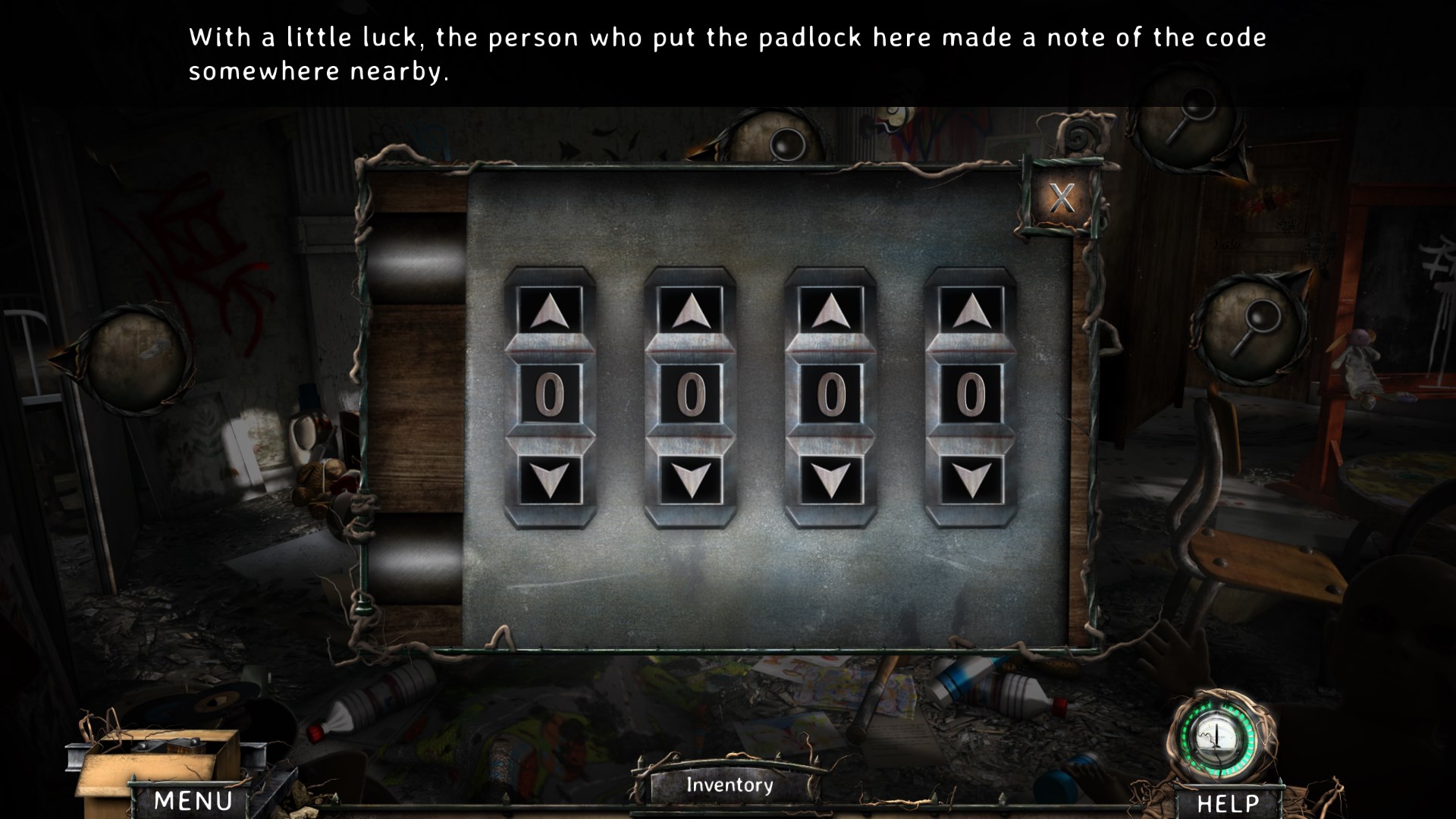Click the third dial's up arrow
1456x819 pixels.
tap(831, 311)
